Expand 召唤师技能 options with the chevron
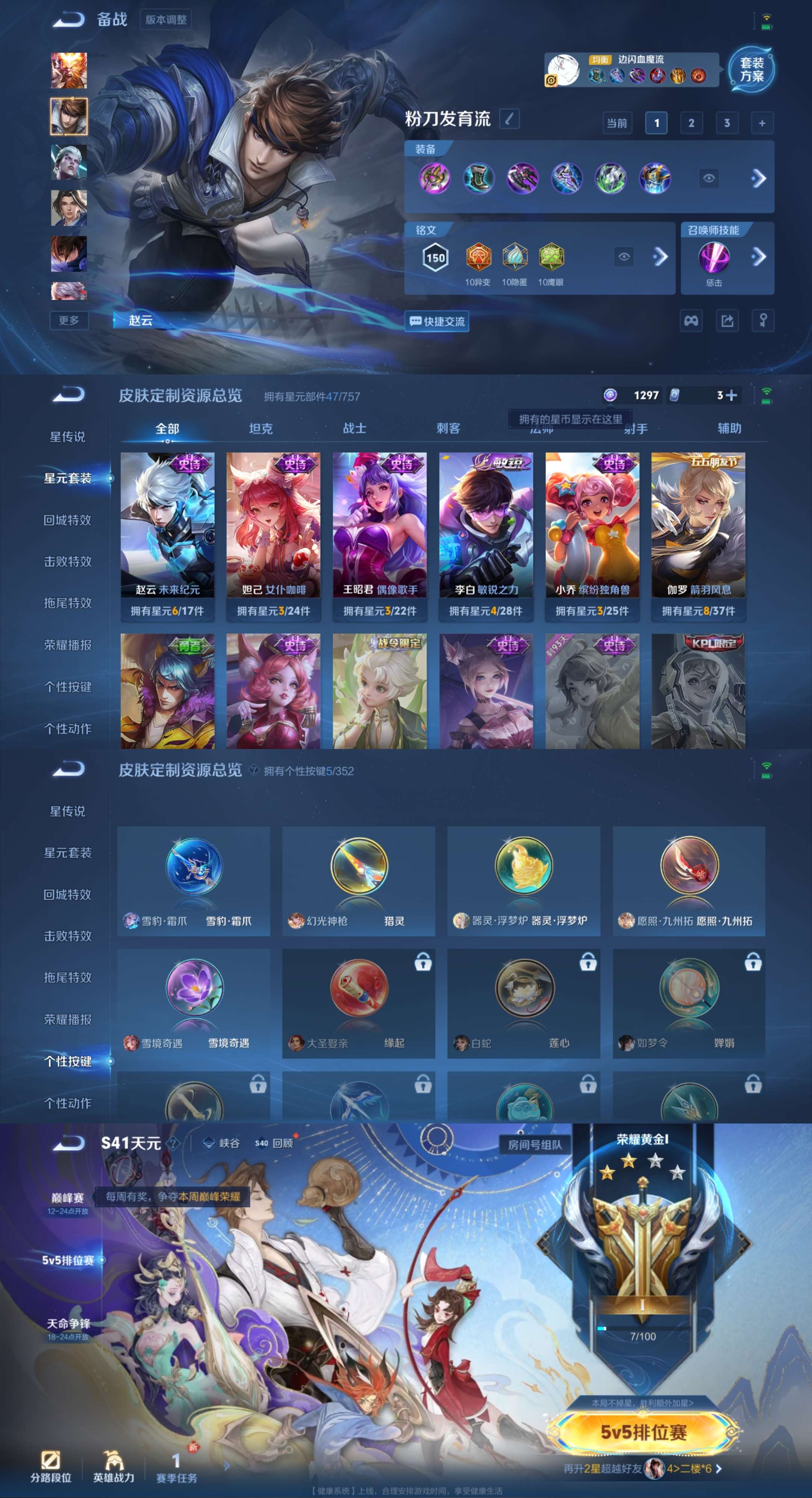 (759, 256)
